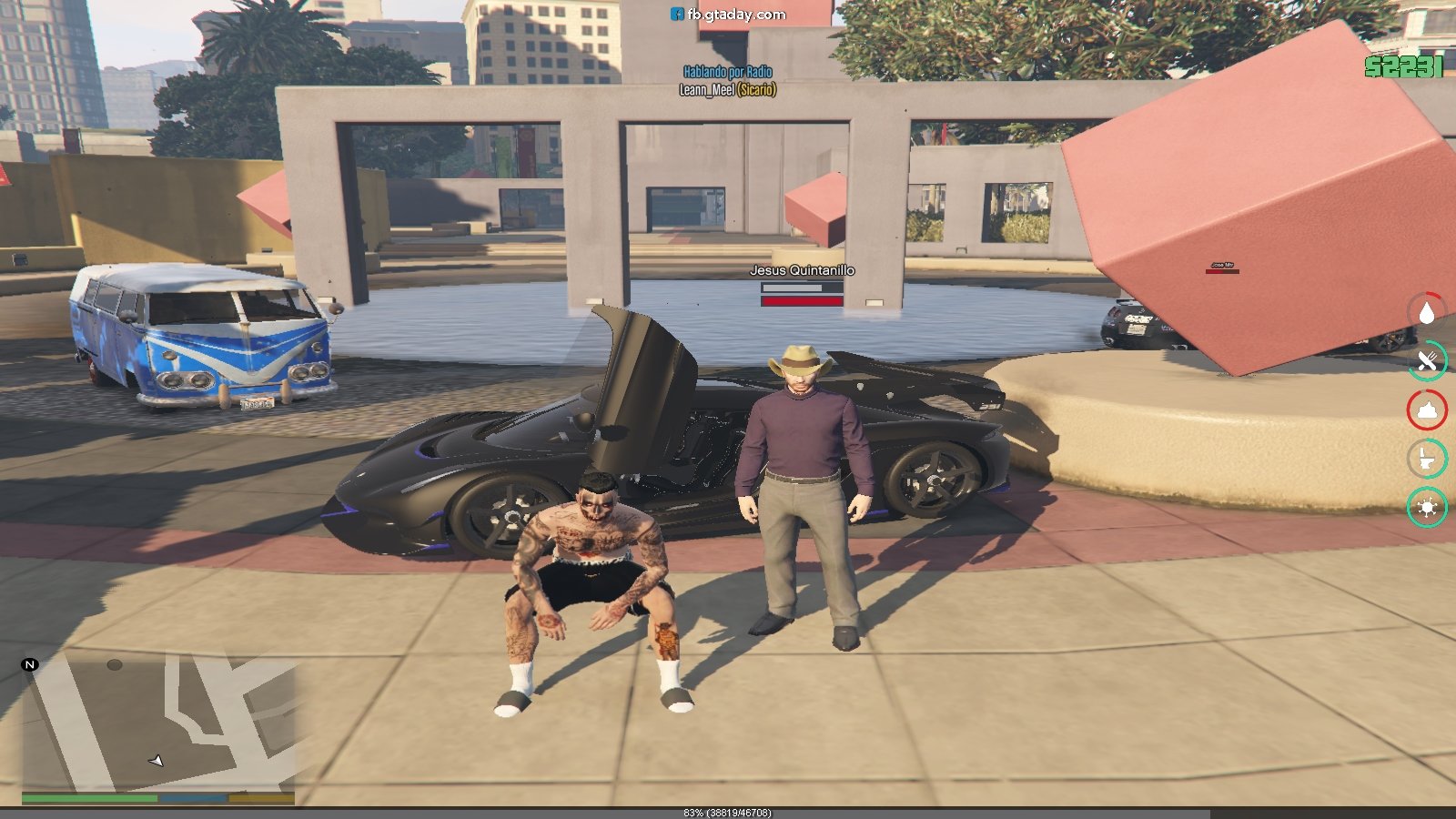Click the water drop thirst icon

click(1426, 312)
